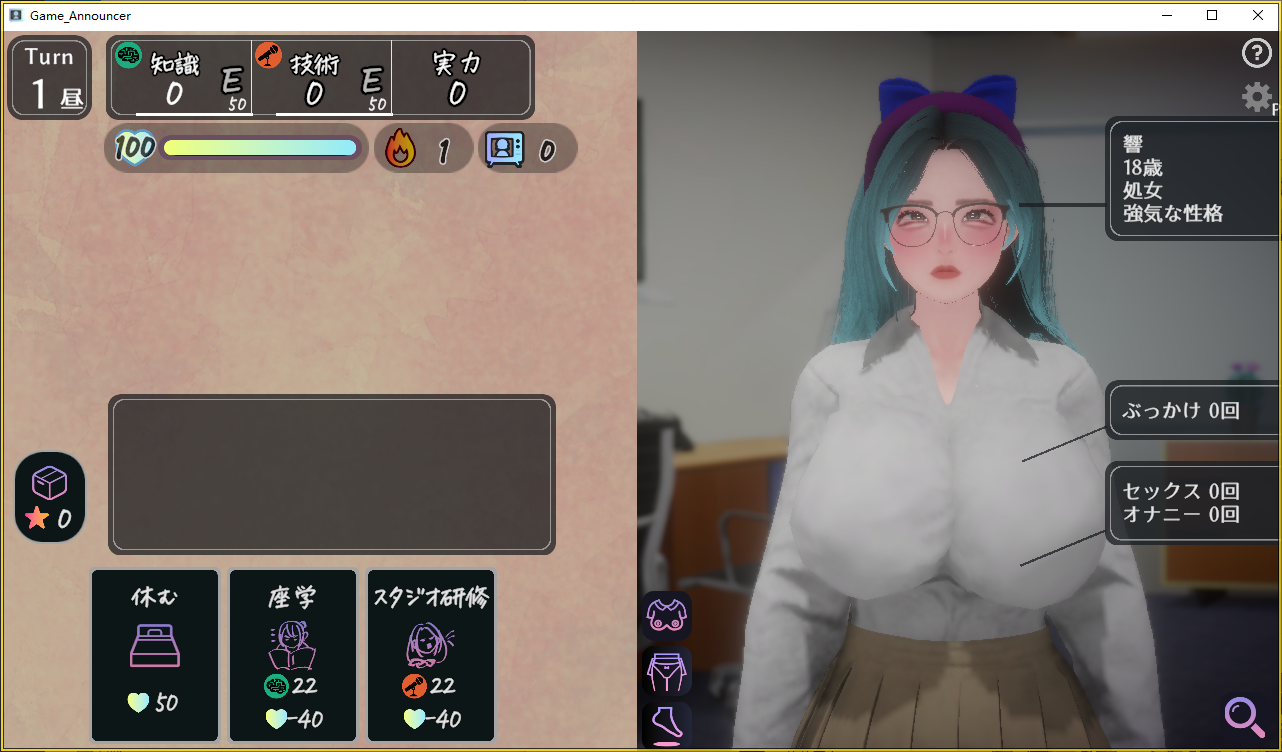Image resolution: width=1282 pixels, height=752 pixels.
Task: Select the 座学 study action card
Action: pyautogui.click(x=293, y=655)
